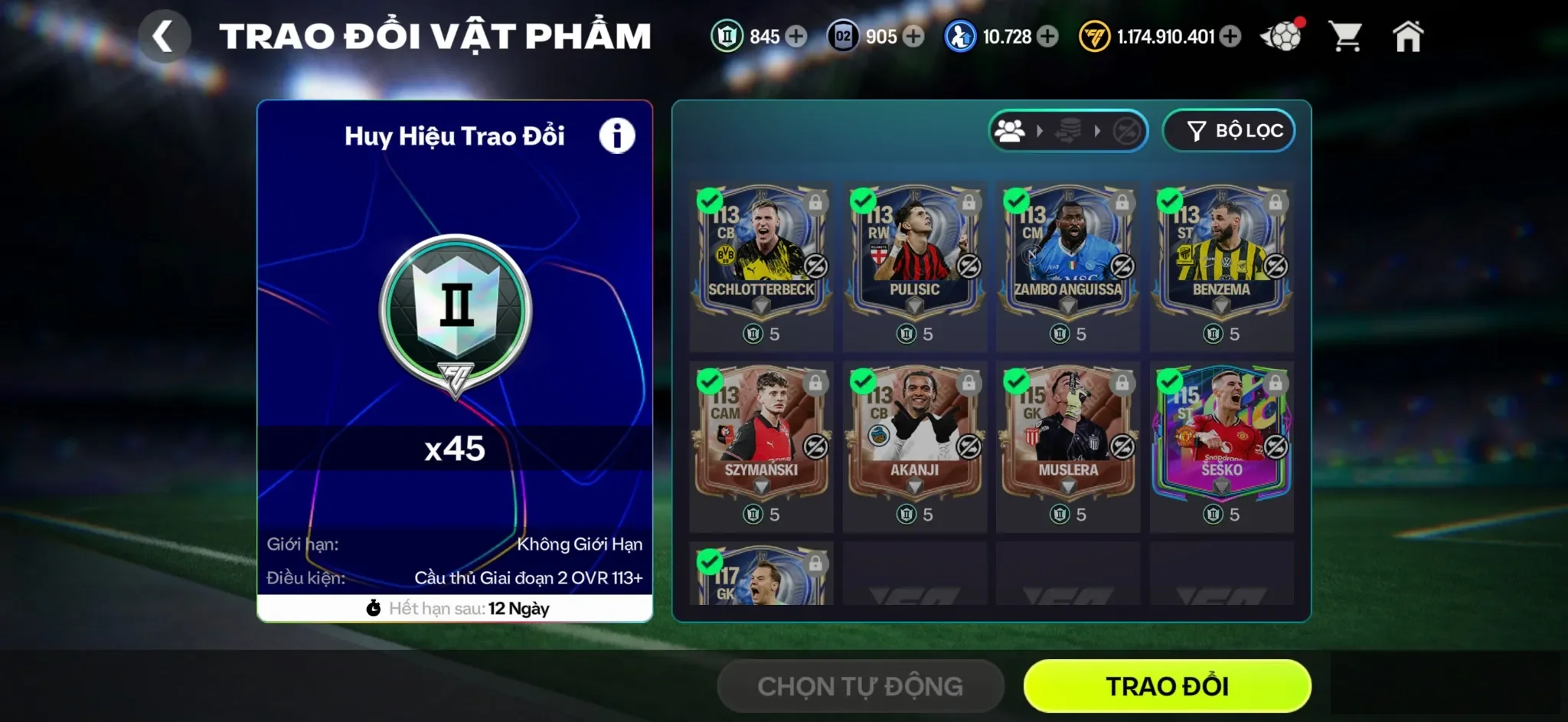
Task: Tap the info icon on Huy Hiệu Trao Đổi
Action: 619,134
